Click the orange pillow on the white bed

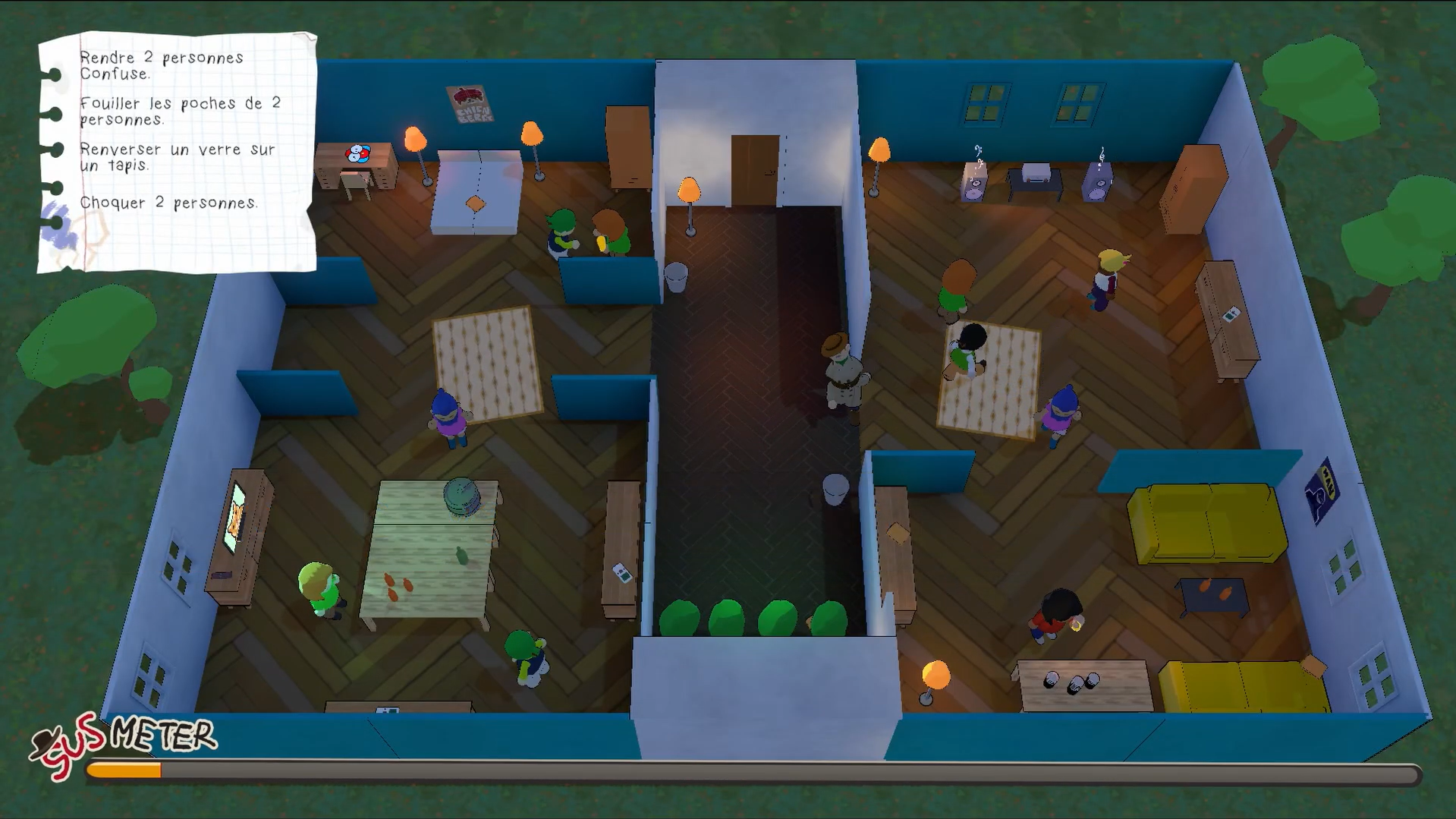point(476,203)
